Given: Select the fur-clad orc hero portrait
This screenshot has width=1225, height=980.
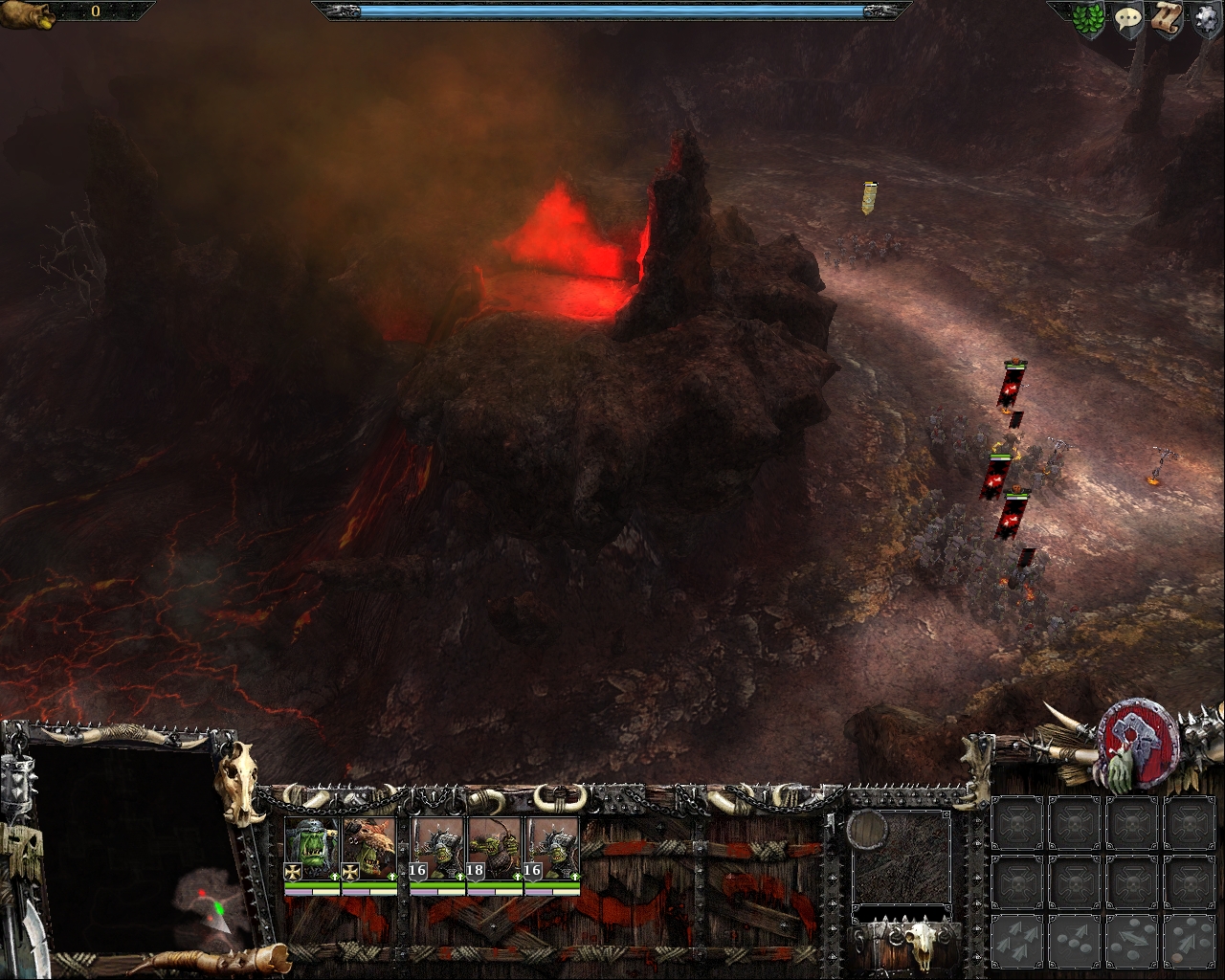Looking at the screenshot, I should point(369,850).
